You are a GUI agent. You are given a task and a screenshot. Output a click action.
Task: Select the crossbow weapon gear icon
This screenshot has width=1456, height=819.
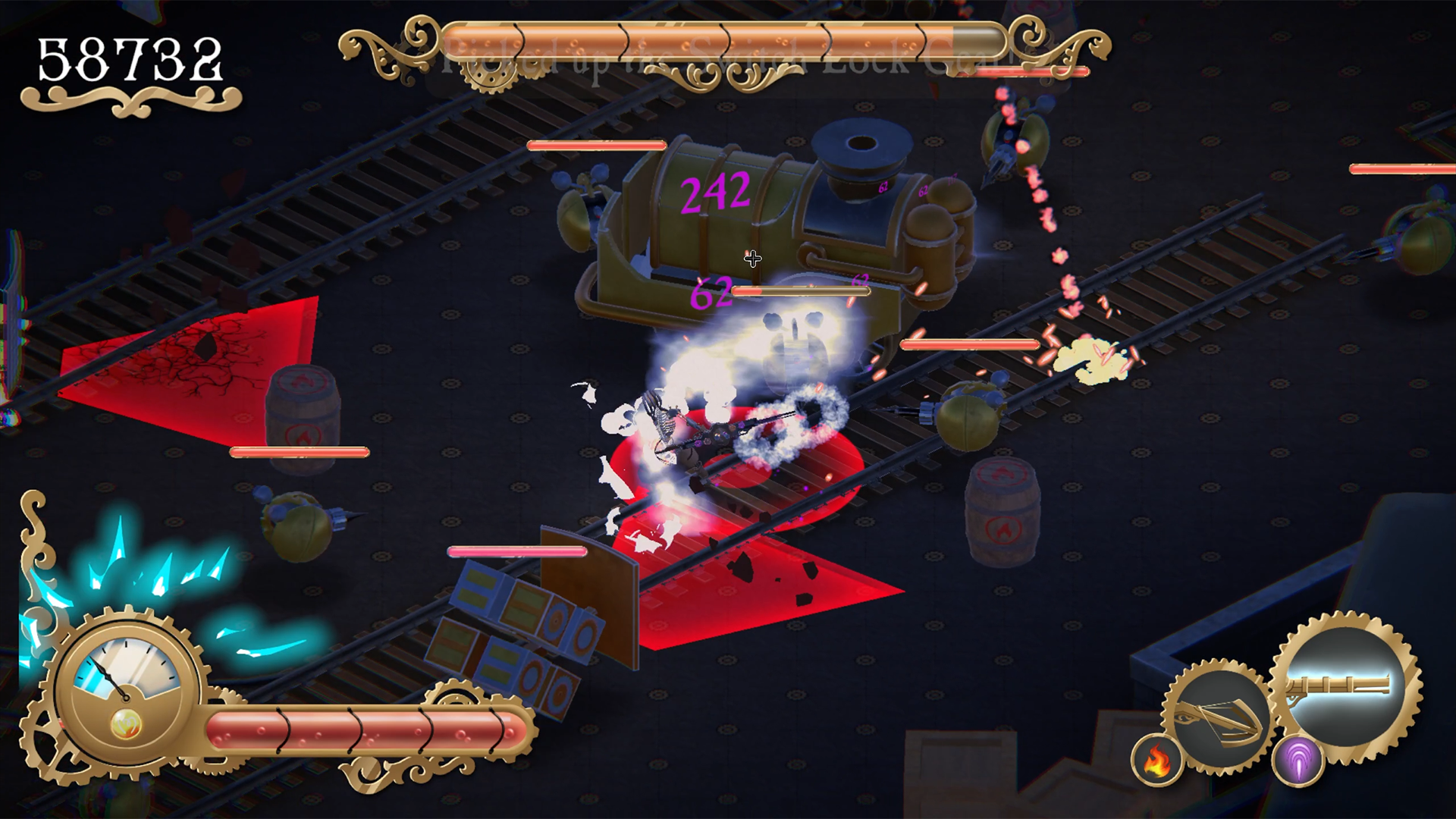coord(1219,717)
